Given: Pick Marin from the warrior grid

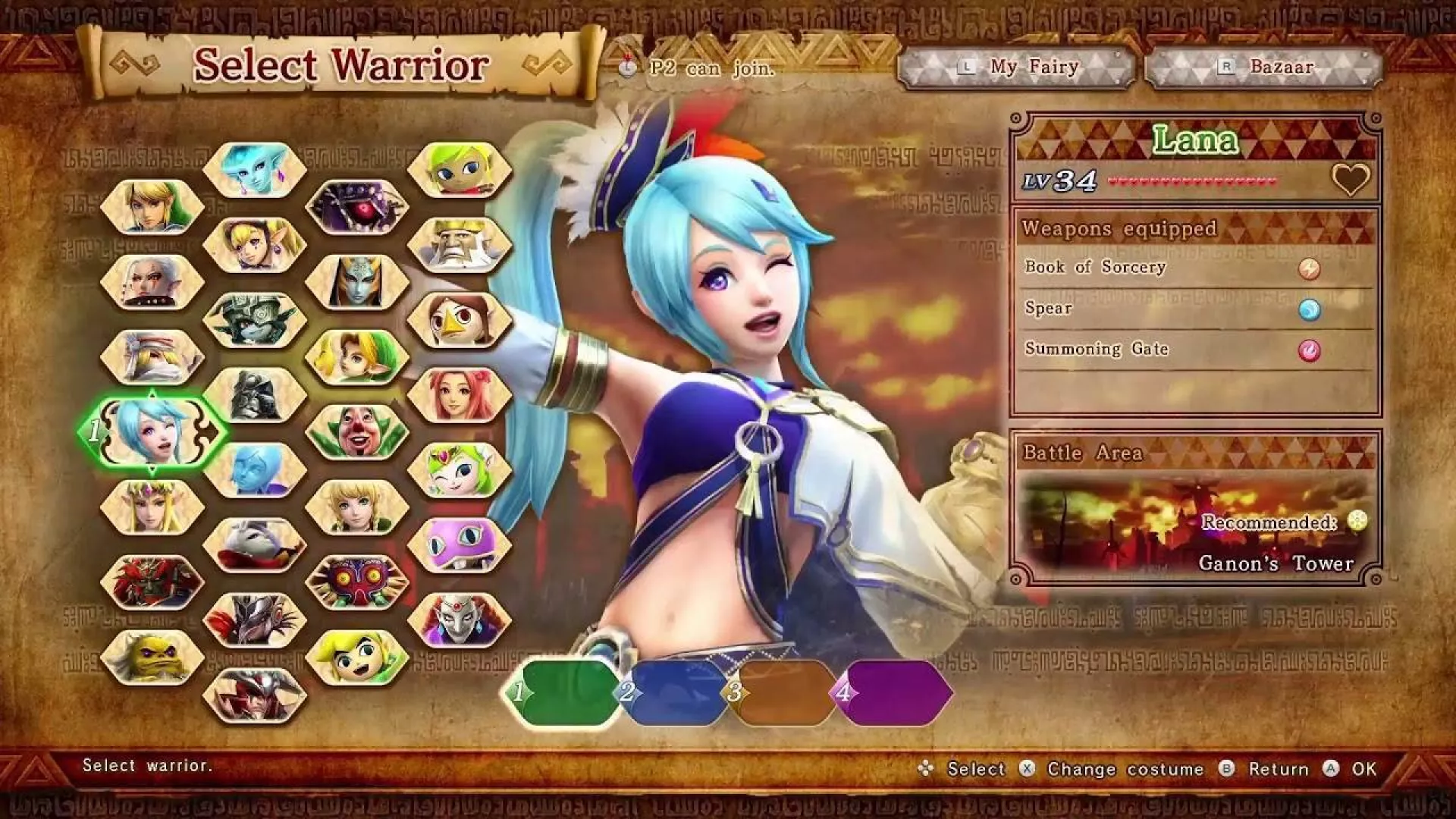Looking at the screenshot, I should [460, 394].
